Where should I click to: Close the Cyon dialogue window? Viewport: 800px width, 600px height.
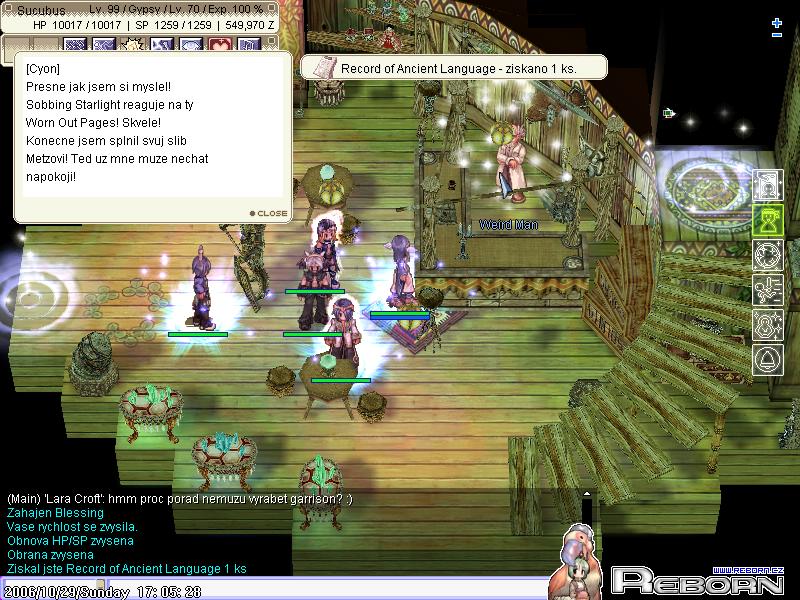click(268, 213)
